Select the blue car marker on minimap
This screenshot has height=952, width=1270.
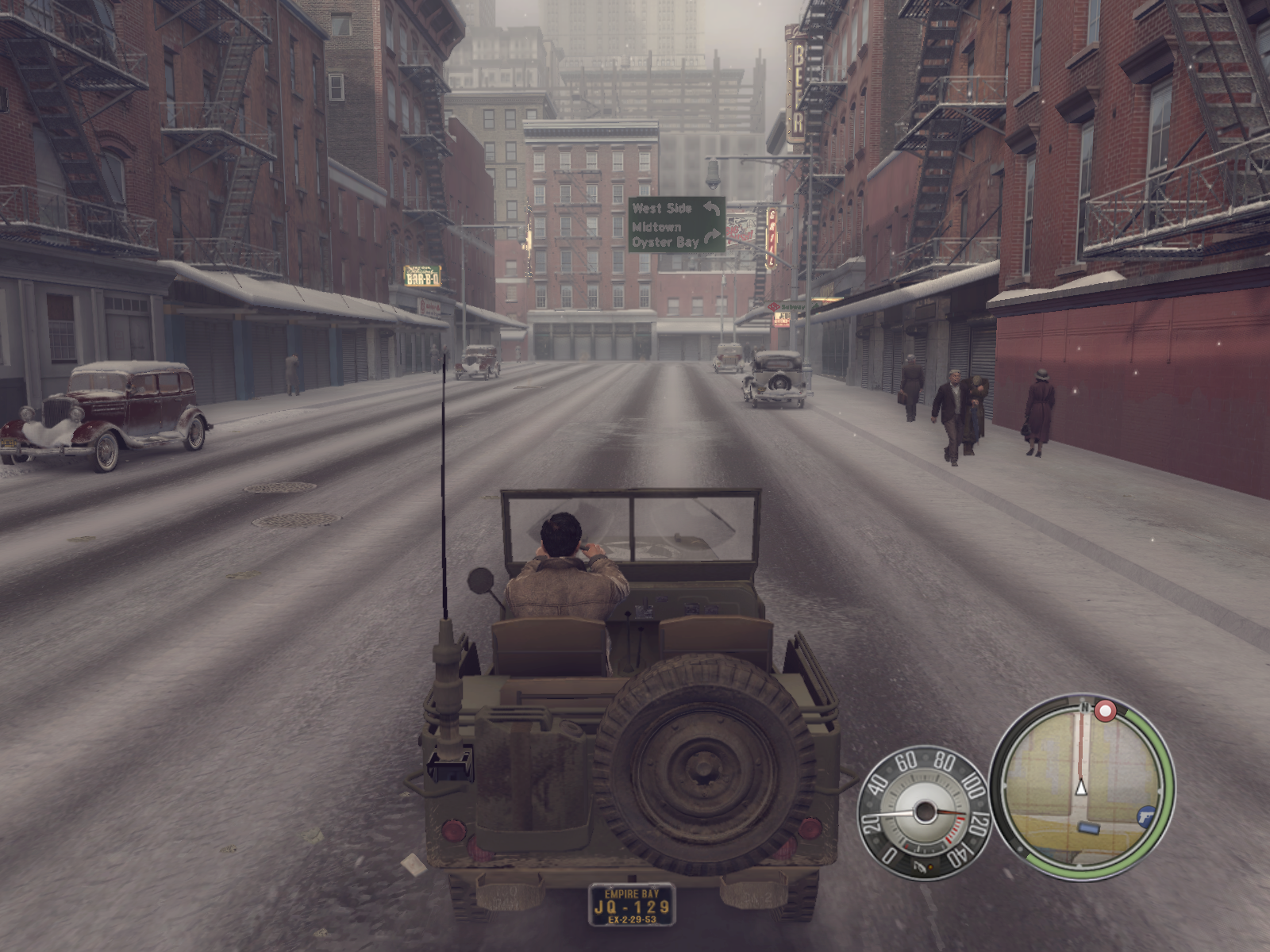click(x=1087, y=828)
